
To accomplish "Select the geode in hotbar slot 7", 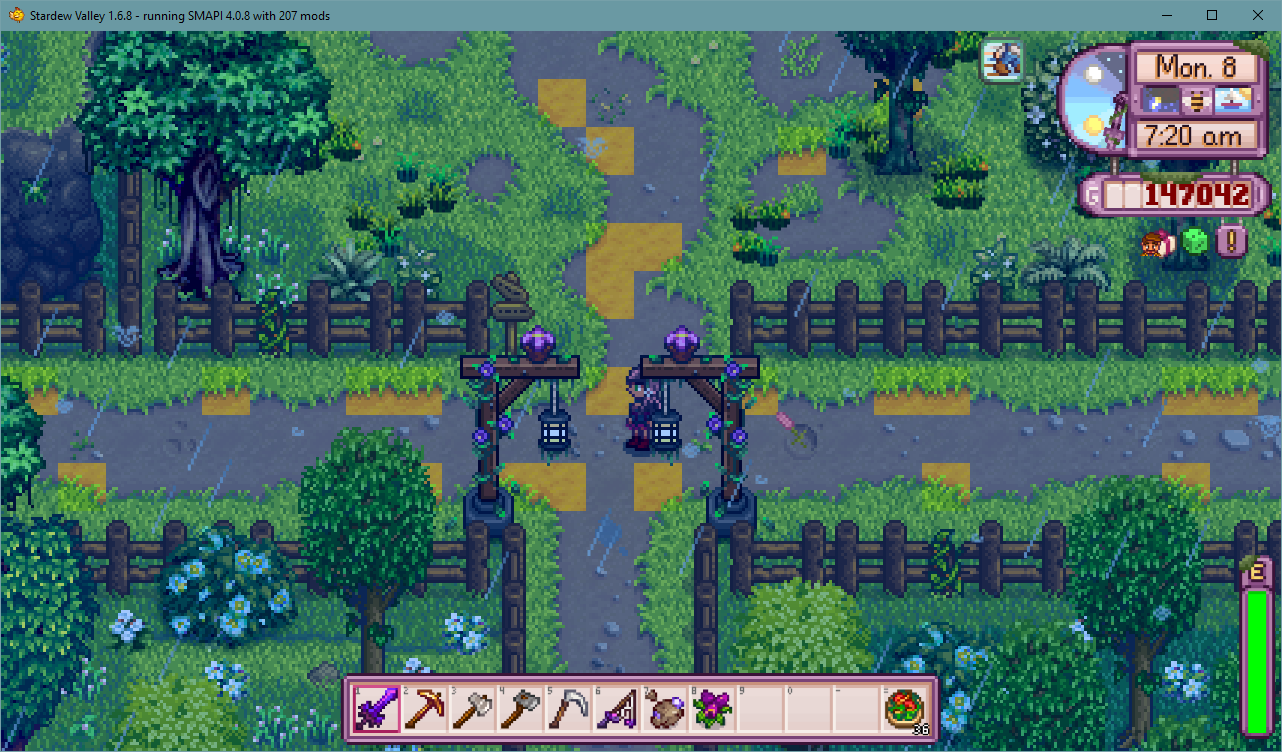I will coord(663,708).
